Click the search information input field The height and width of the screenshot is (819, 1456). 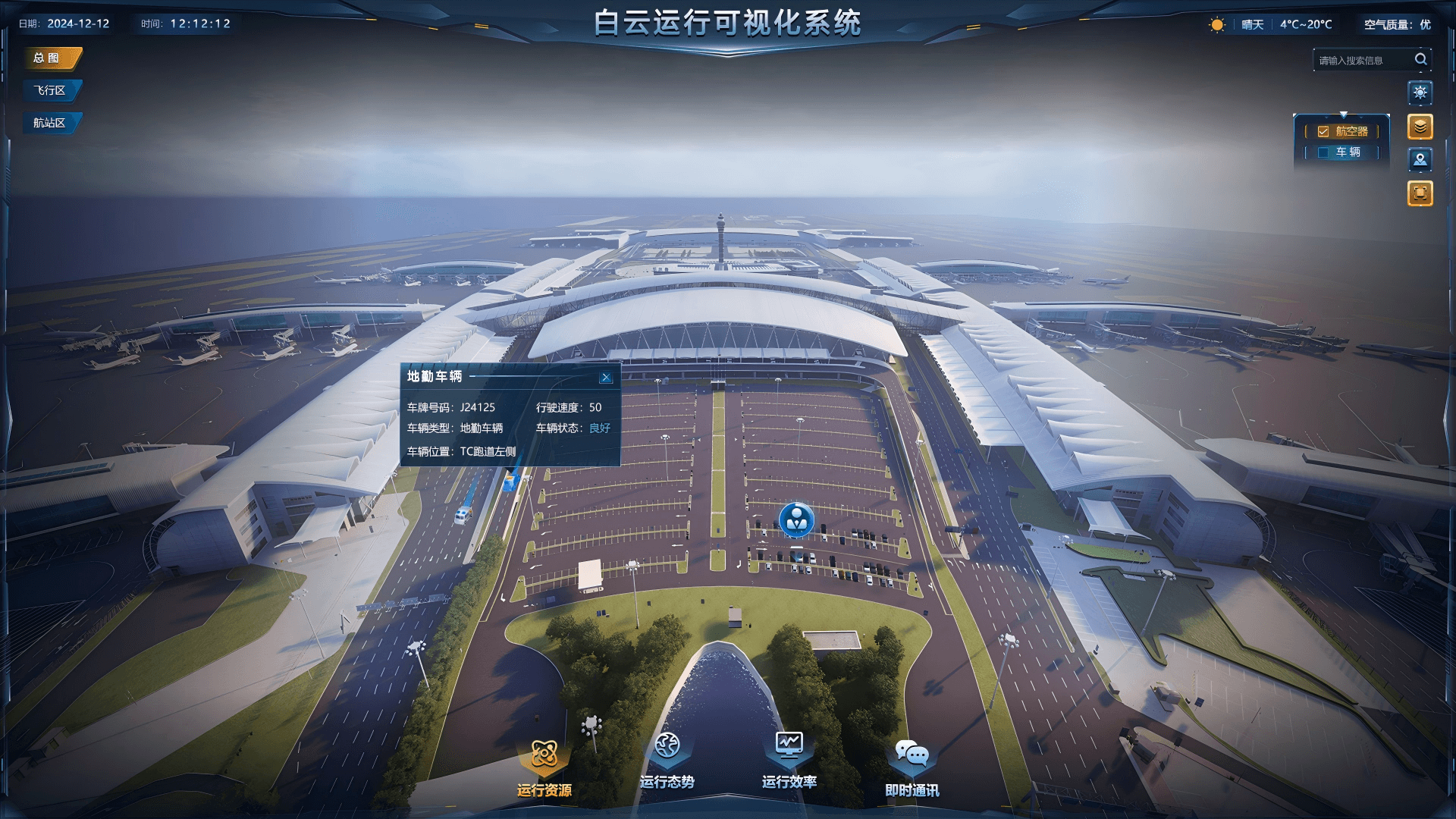pos(1361,61)
